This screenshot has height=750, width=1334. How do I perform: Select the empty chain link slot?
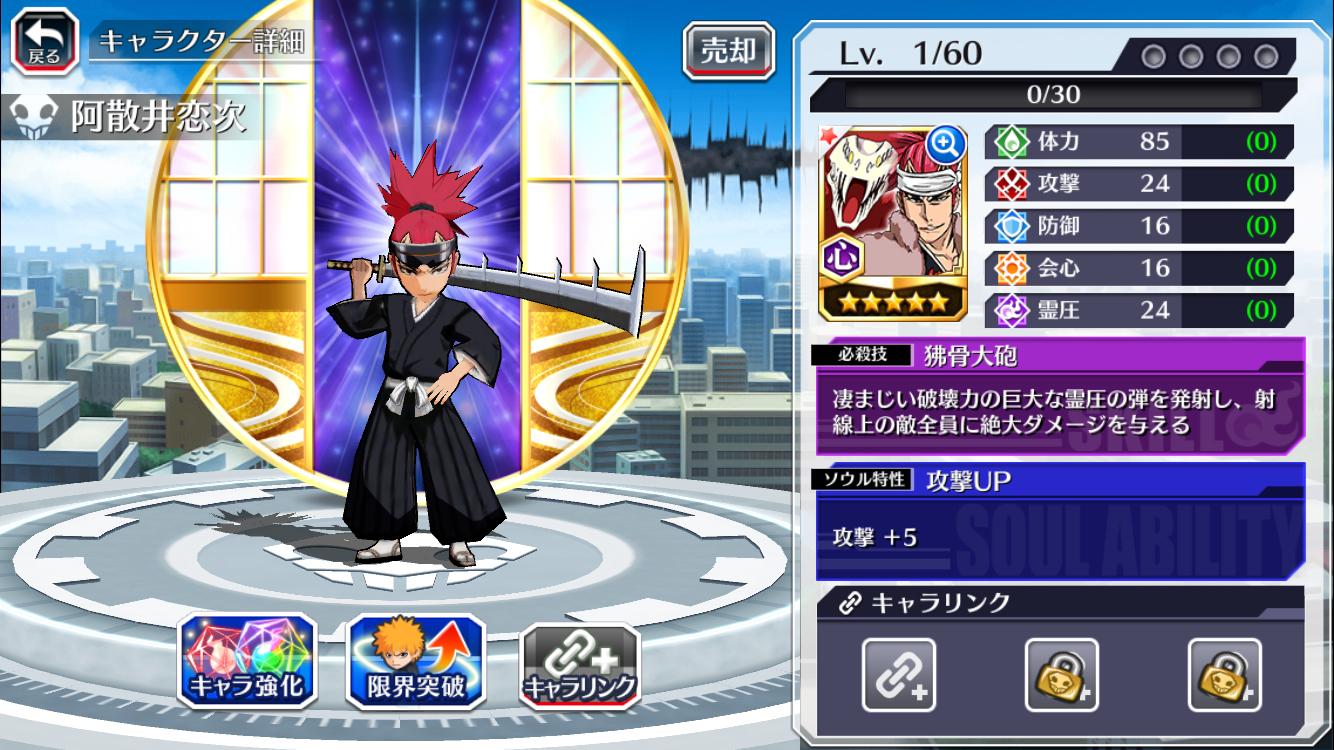pyautogui.click(x=899, y=674)
